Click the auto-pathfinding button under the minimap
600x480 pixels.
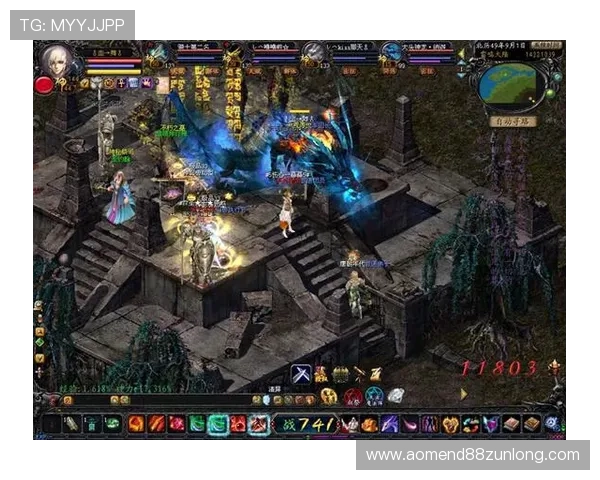tap(514, 121)
